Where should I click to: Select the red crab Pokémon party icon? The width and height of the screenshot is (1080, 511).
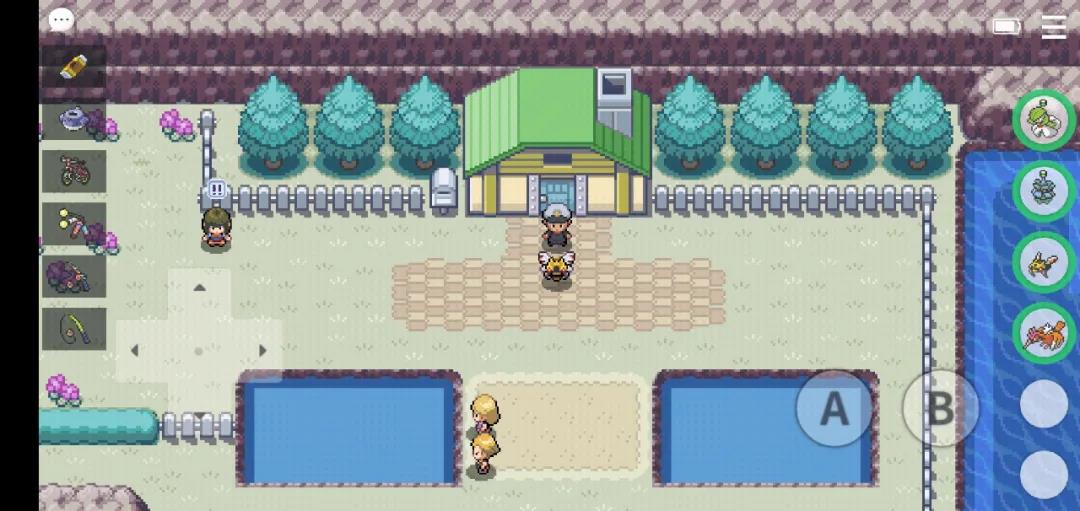coord(1044,333)
